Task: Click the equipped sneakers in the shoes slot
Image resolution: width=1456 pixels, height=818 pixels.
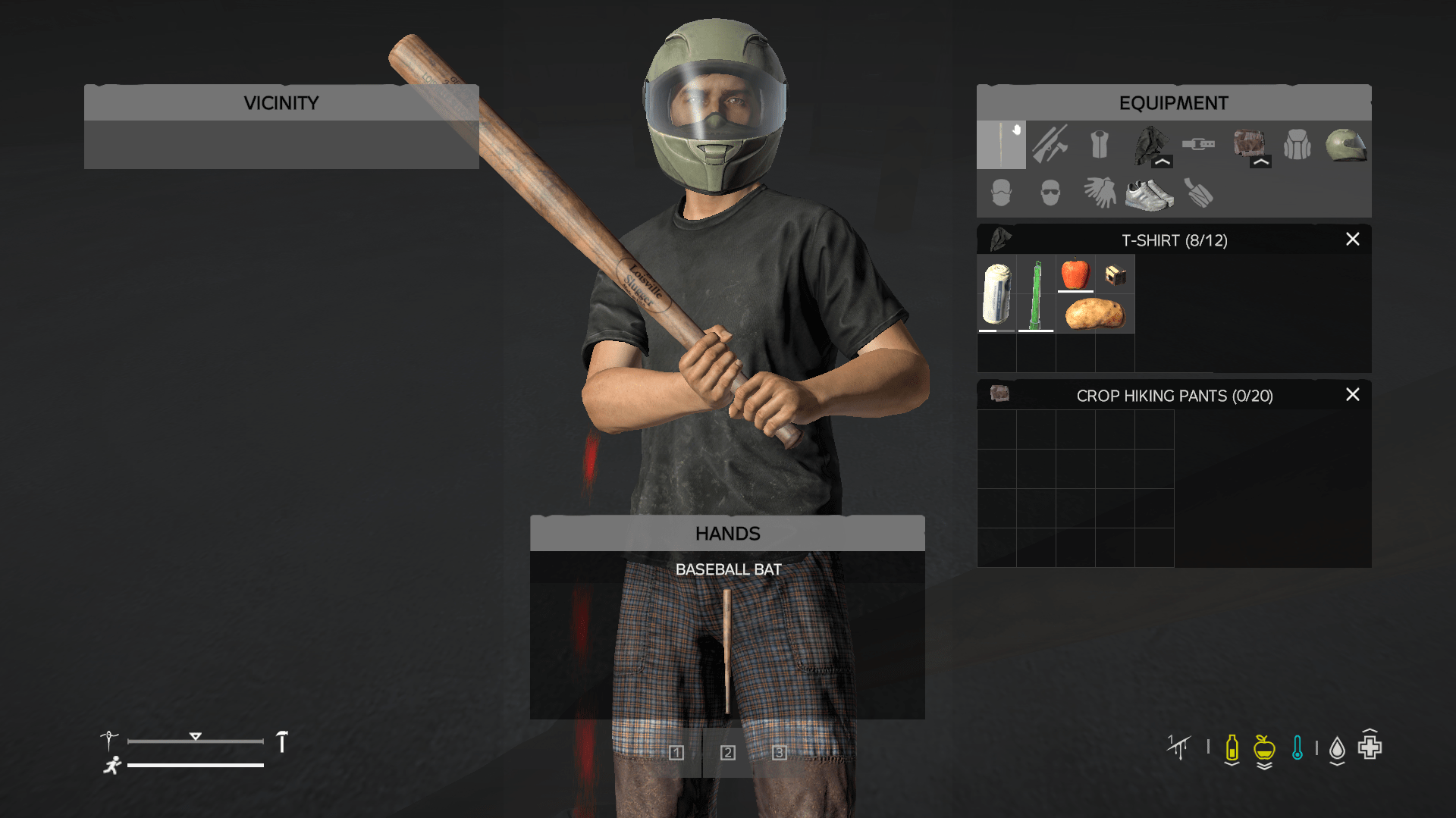Action: (x=1147, y=193)
